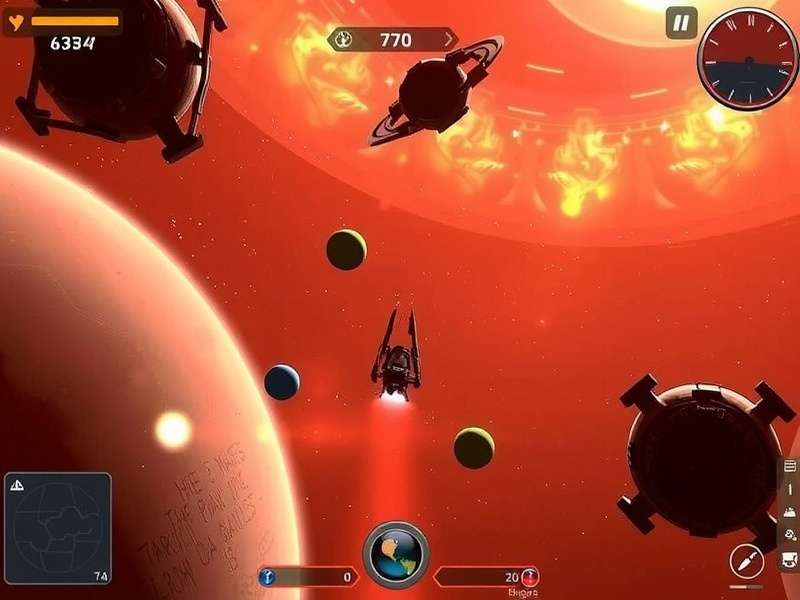Viewport: 800px width, 600px height.
Task: Select the blue orb resource icon
Action: pyautogui.click(x=268, y=577)
